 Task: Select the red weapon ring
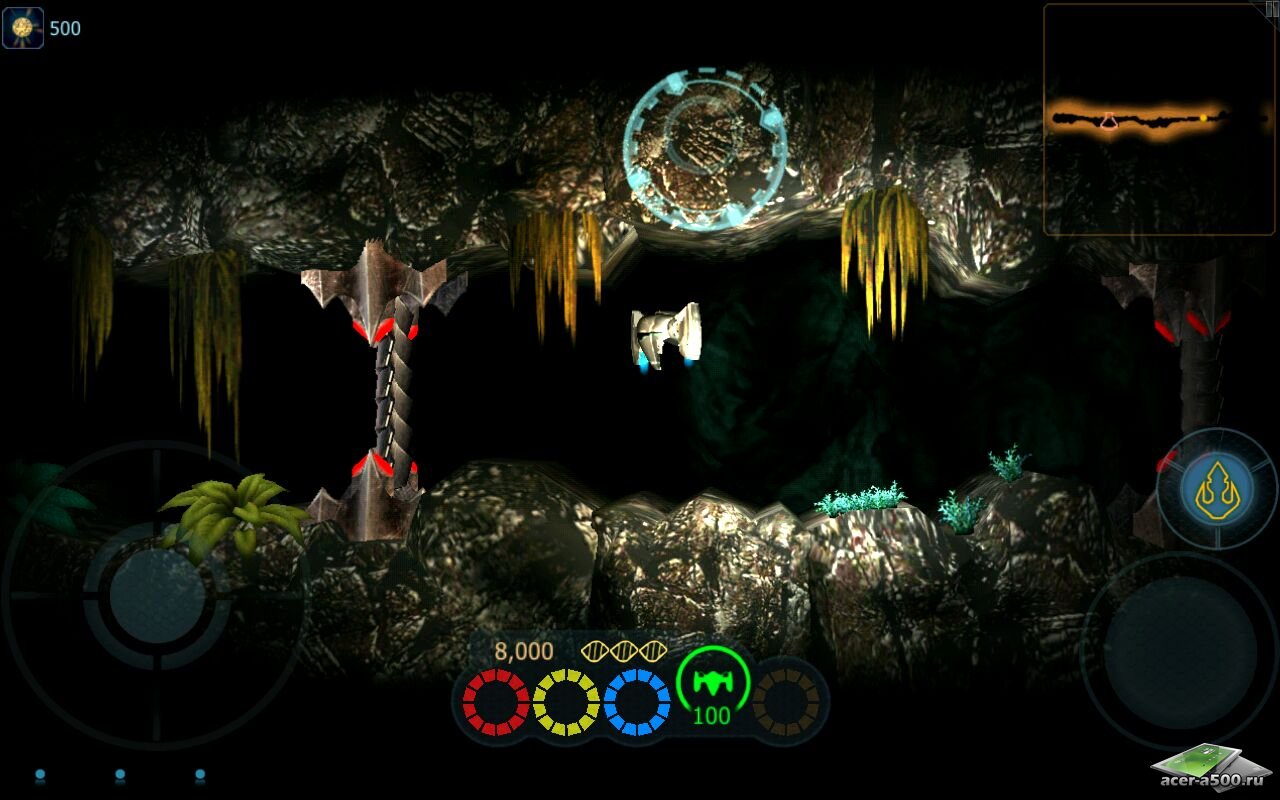tap(495, 702)
